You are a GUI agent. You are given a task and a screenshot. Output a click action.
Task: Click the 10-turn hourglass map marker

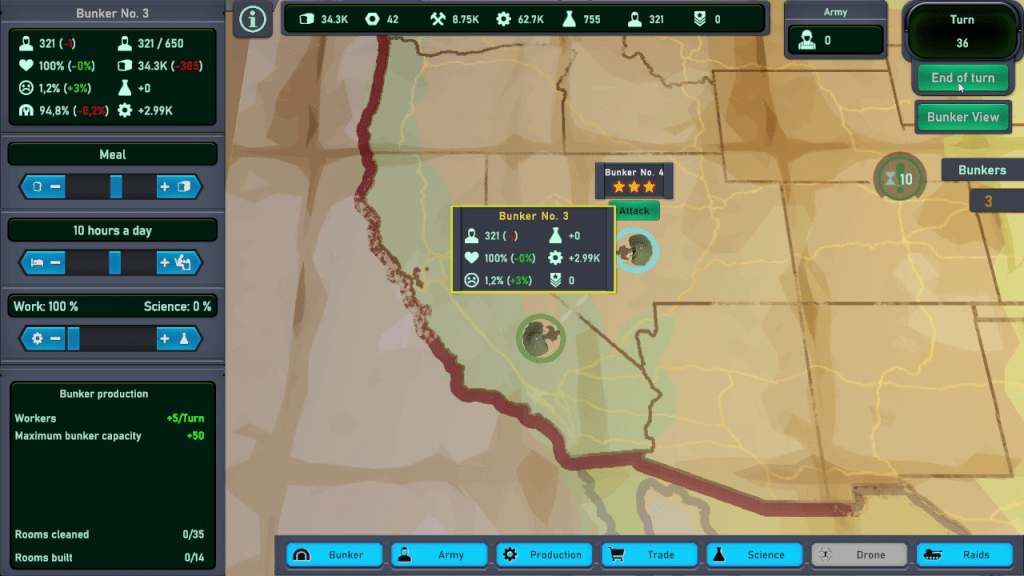[x=896, y=178]
